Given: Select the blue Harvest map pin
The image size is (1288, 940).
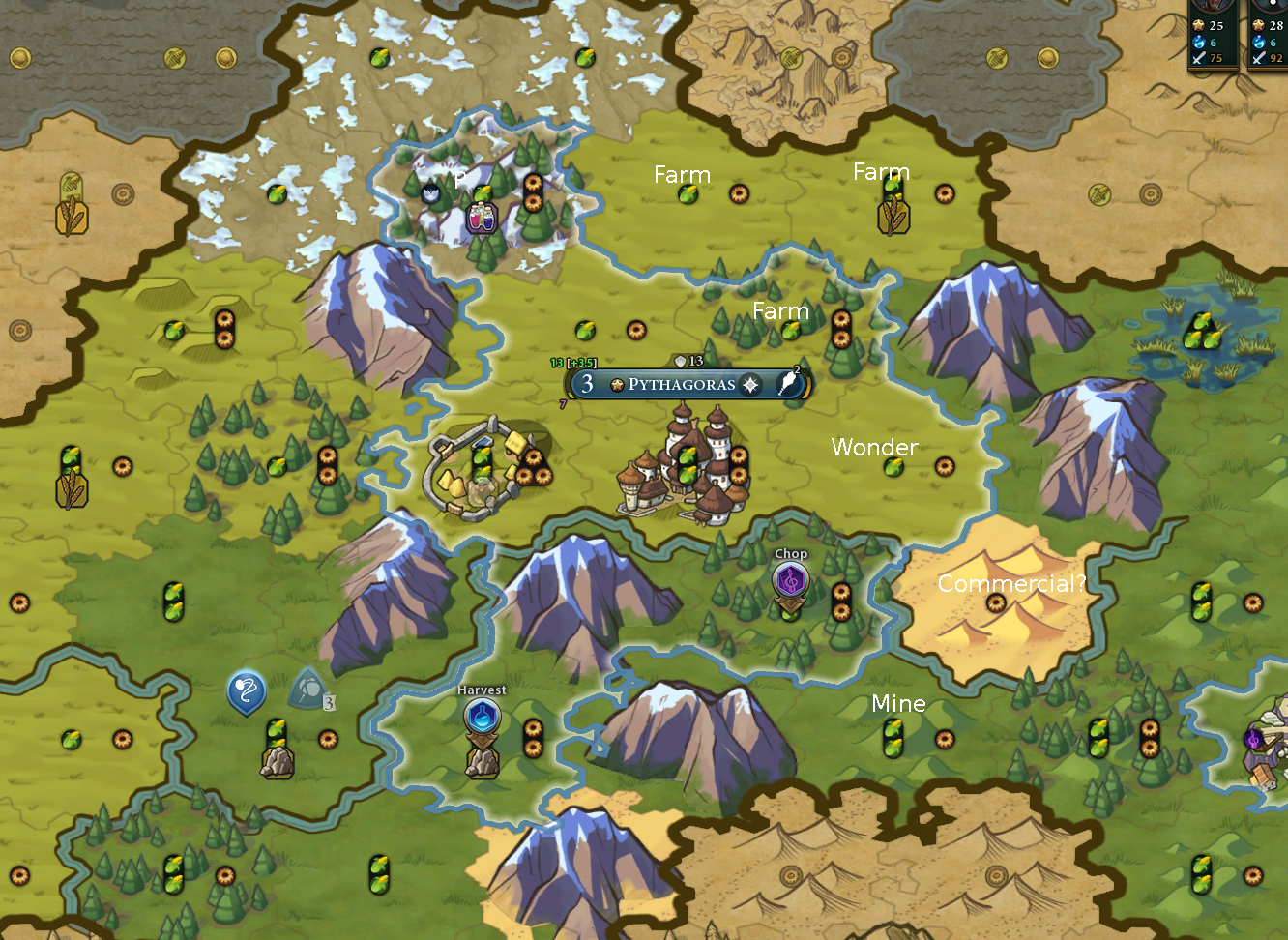Looking at the screenshot, I should [x=482, y=719].
